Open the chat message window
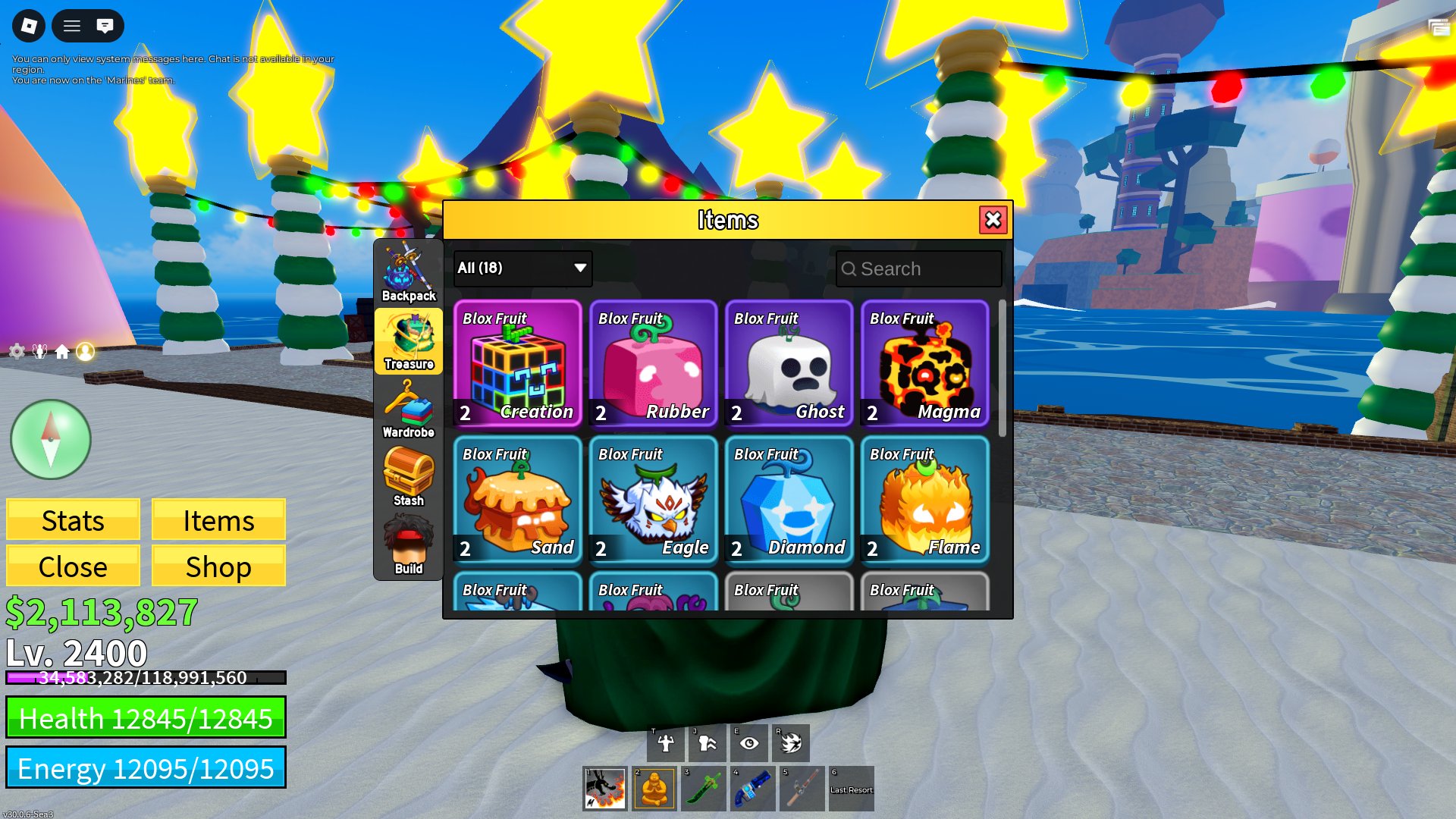This screenshot has height=819, width=1456. 106,26
